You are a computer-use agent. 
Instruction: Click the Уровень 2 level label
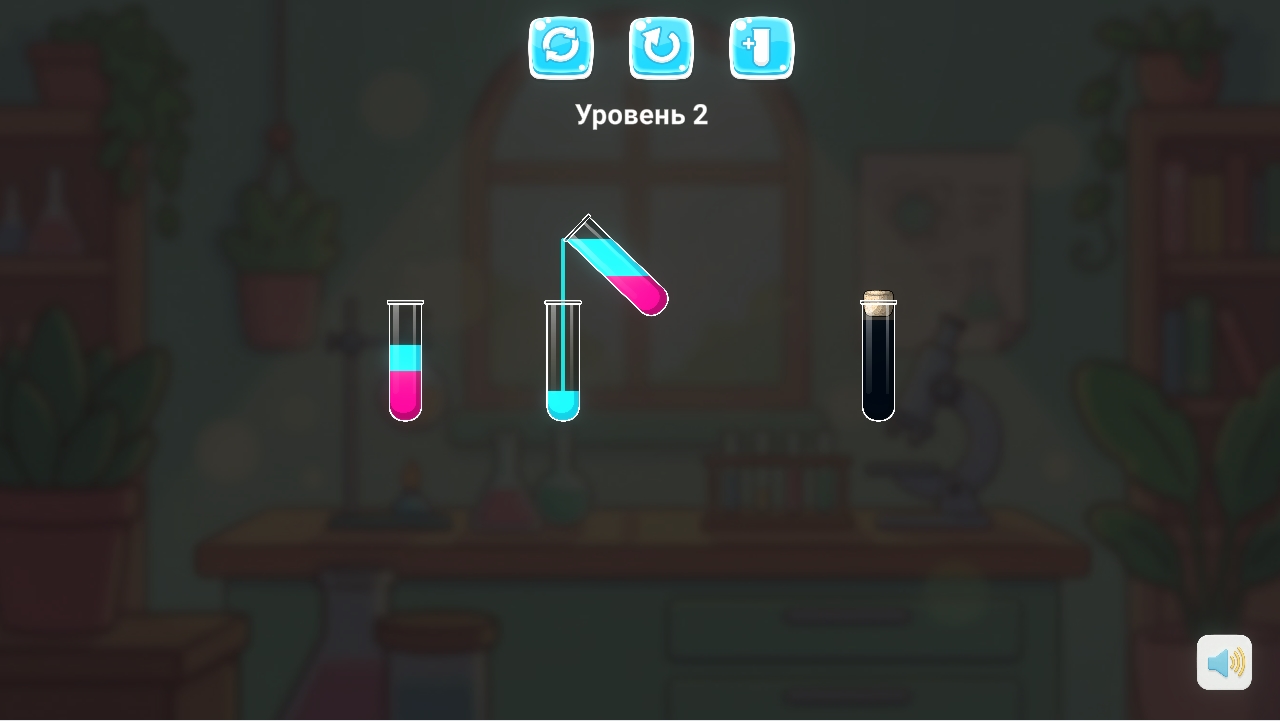click(x=641, y=114)
